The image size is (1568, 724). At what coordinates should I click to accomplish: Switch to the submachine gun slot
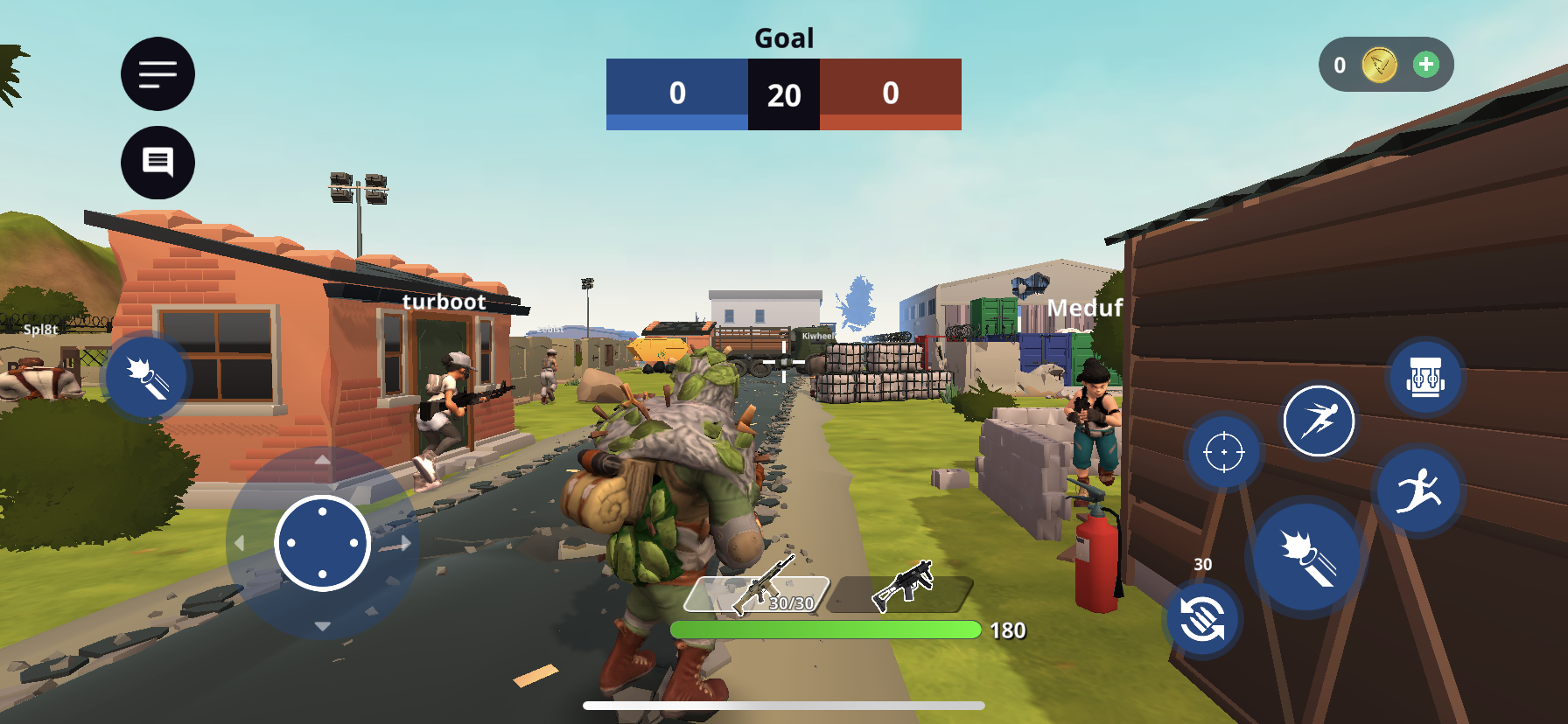pos(901,592)
